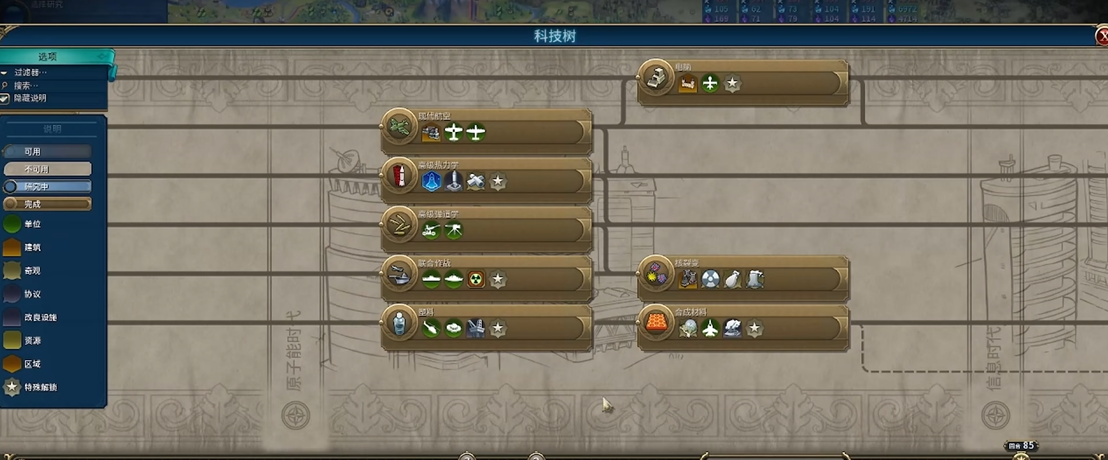Click the oil rig icon under 塑料

(476, 329)
